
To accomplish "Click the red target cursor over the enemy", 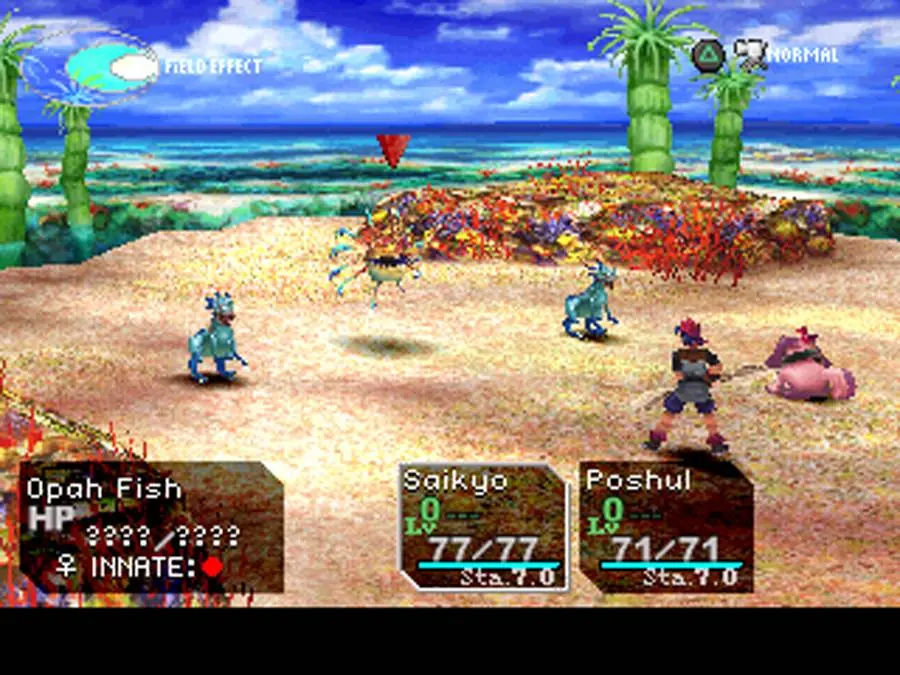I will [392, 150].
